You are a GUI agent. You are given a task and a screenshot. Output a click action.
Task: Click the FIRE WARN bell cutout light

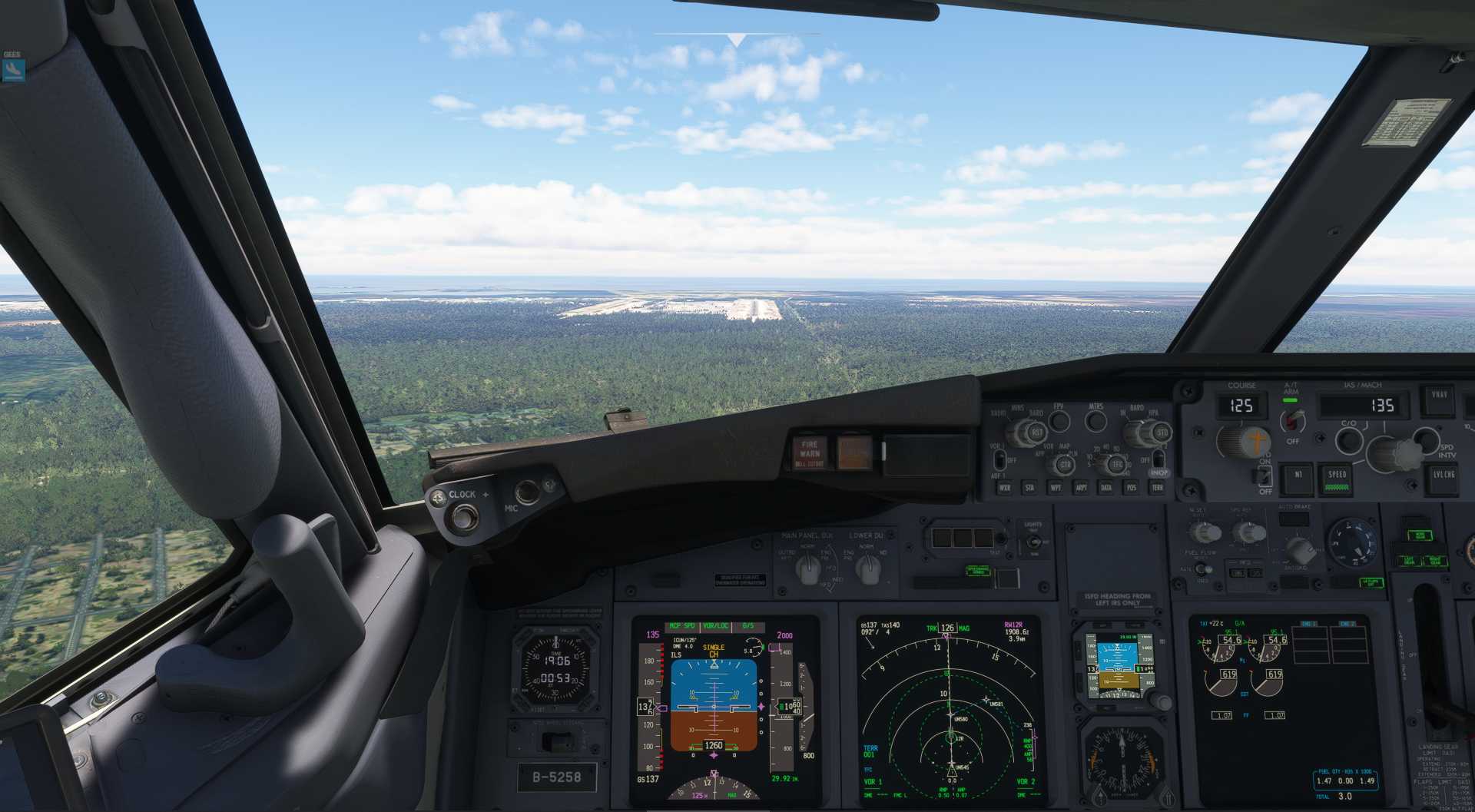[x=809, y=452]
